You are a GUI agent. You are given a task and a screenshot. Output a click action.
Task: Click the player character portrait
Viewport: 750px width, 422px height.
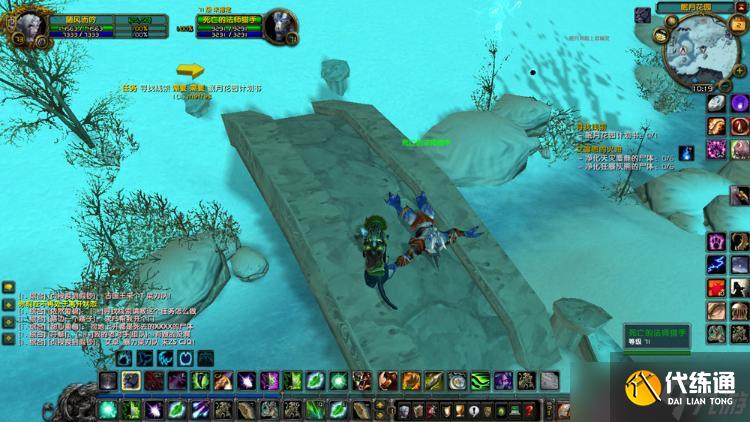pyautogui.click(x=22, y=22)
